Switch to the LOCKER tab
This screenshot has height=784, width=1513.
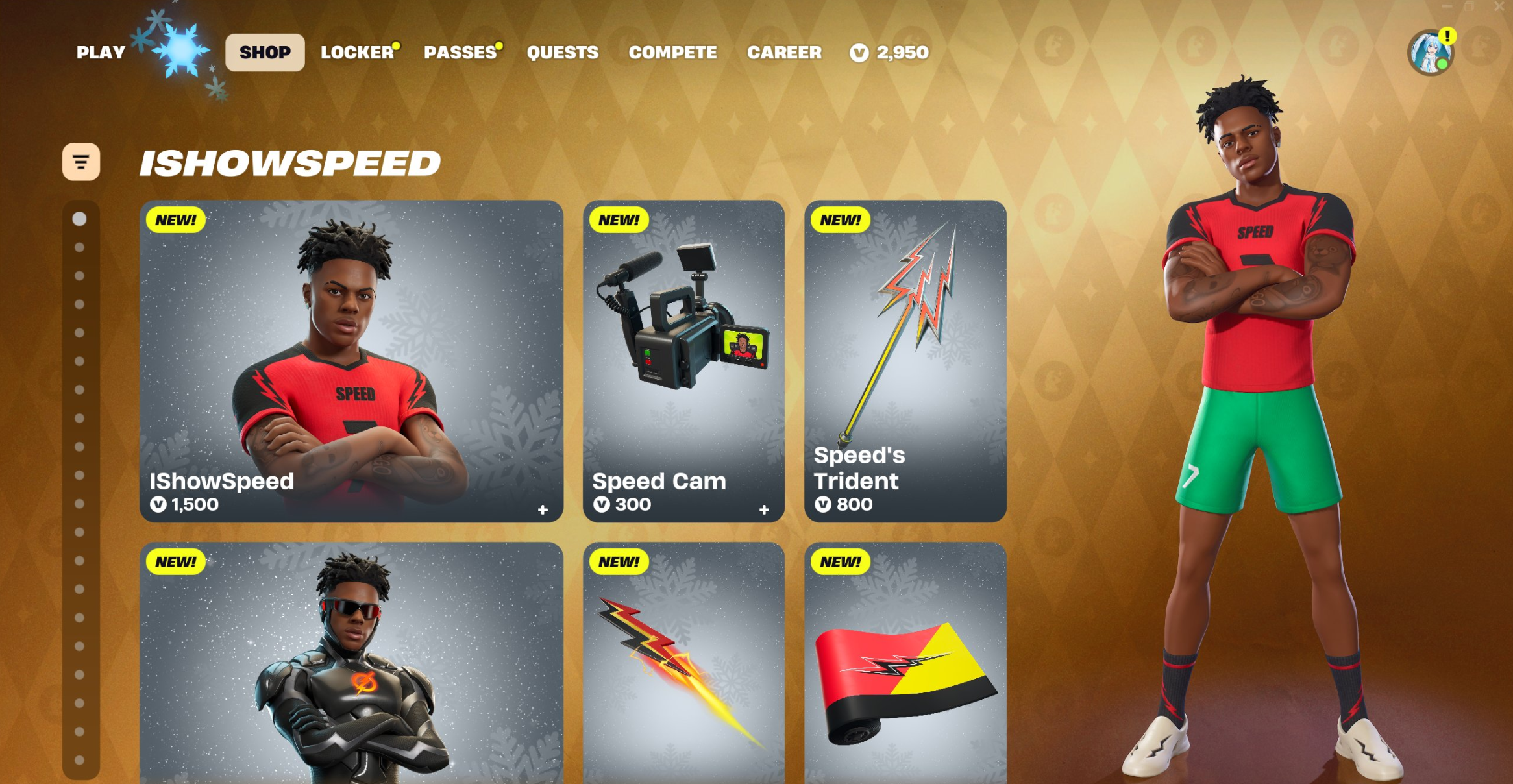[358, 53]
